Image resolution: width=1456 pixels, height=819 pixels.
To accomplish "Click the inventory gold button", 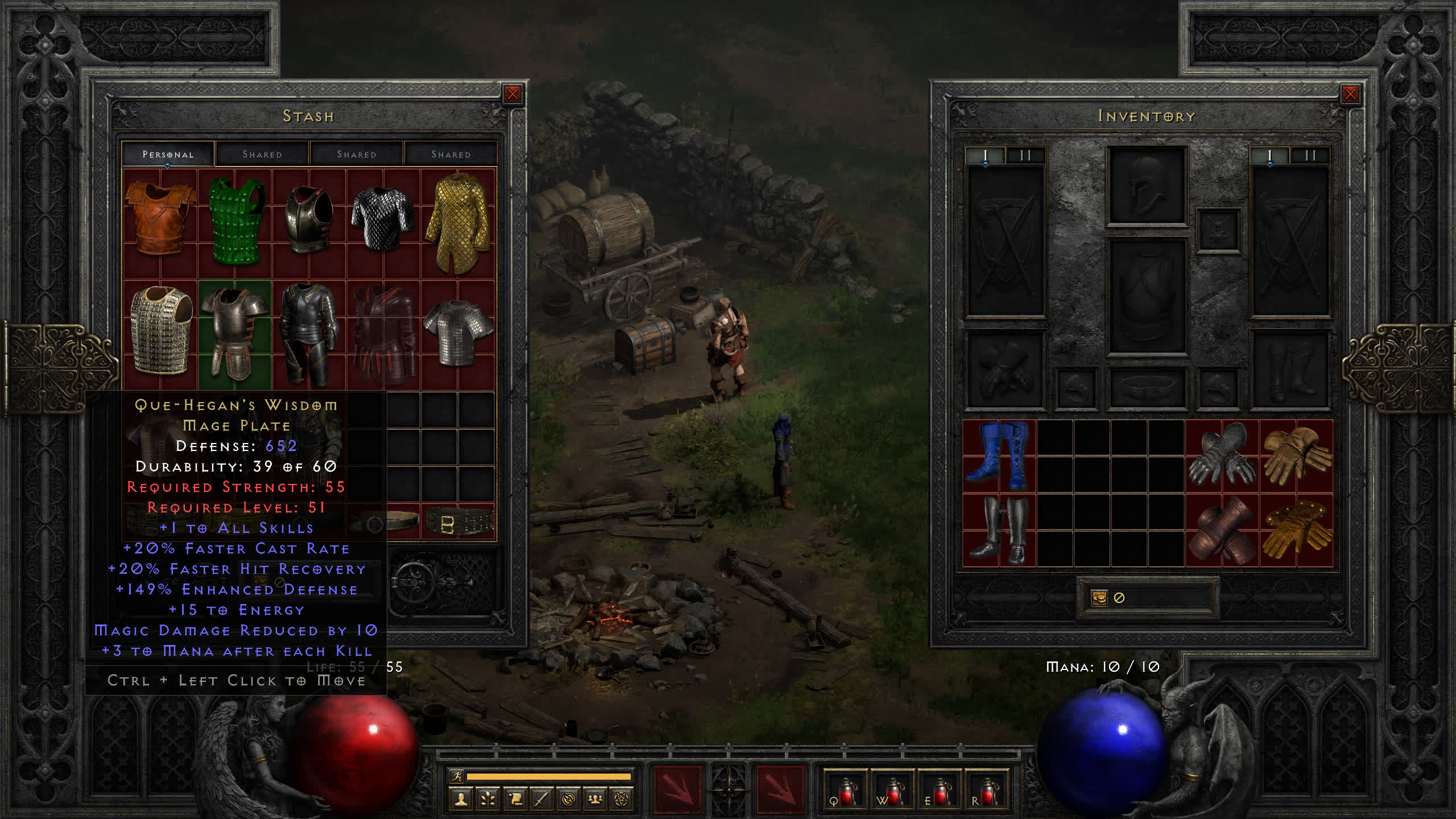I will click(x=1099, y=598).
